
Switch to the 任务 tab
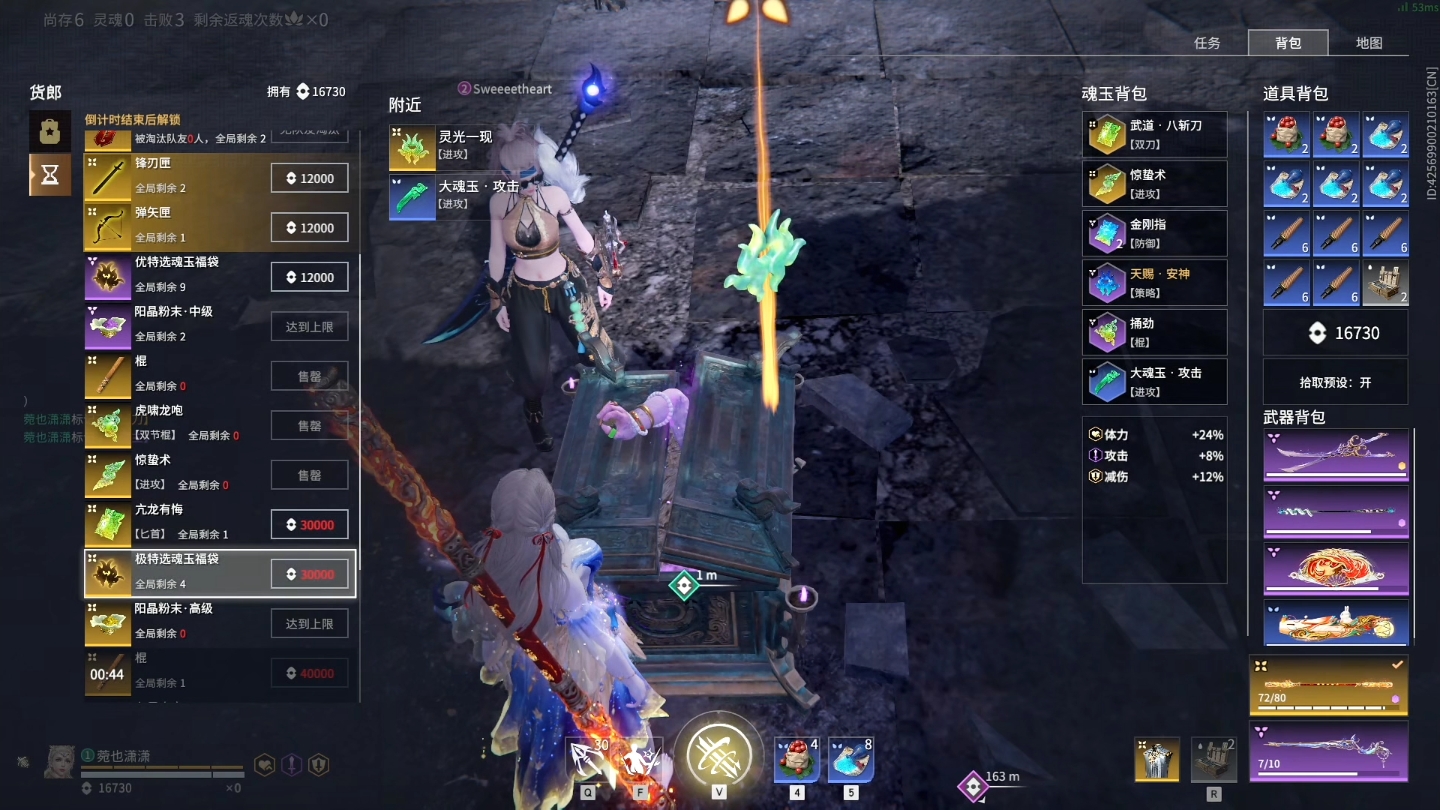click(x=1207, y=43)
